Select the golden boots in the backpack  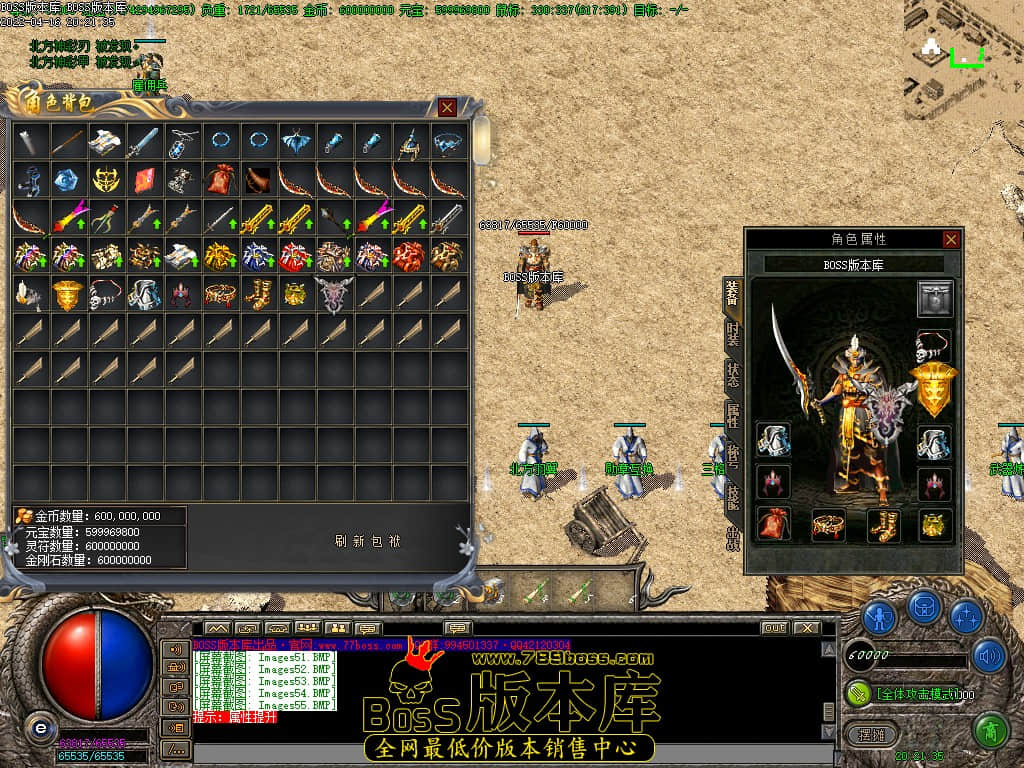(x=257, y=294)
